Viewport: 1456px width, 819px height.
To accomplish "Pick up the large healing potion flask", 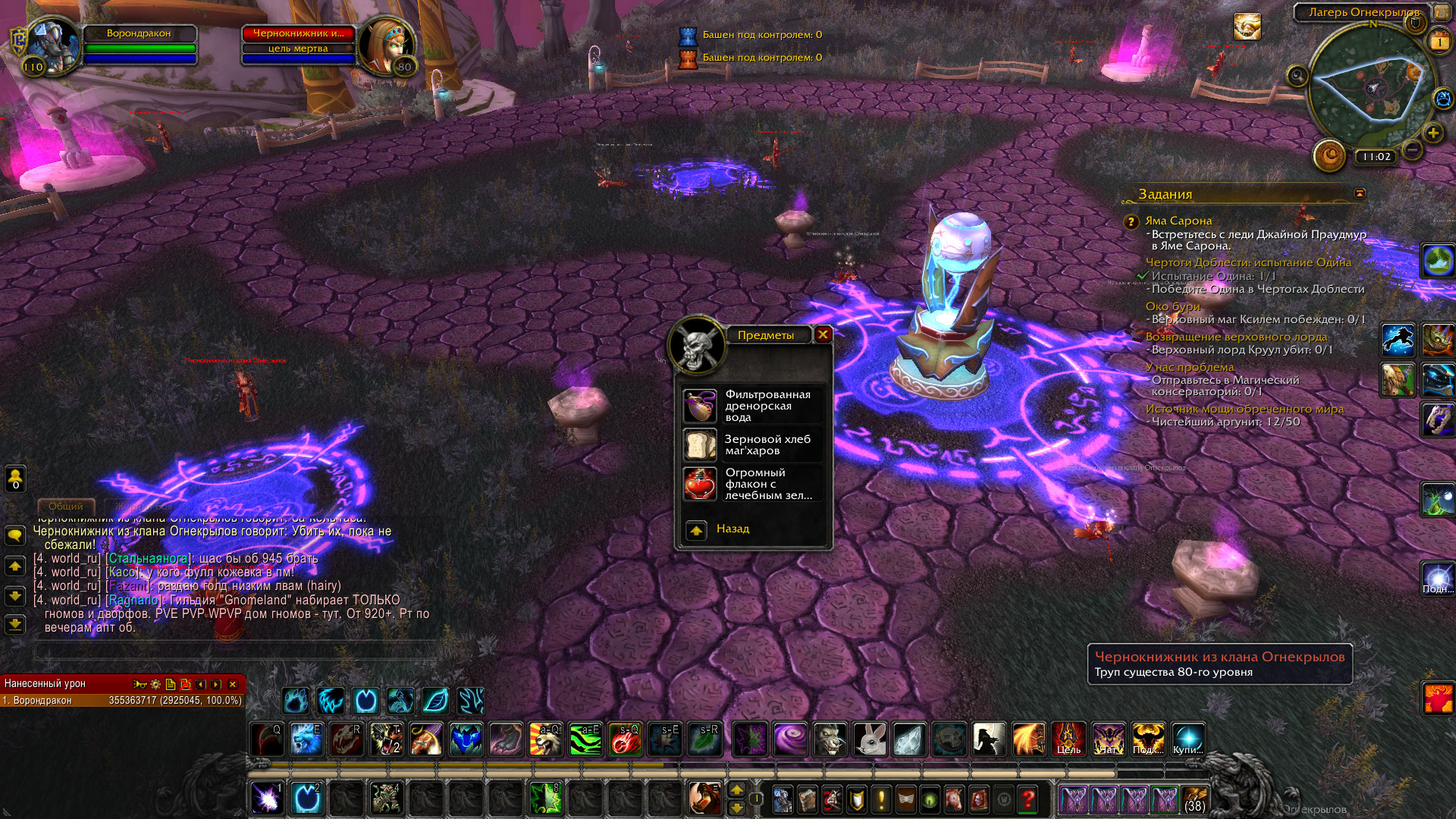I will coord(700,484).
